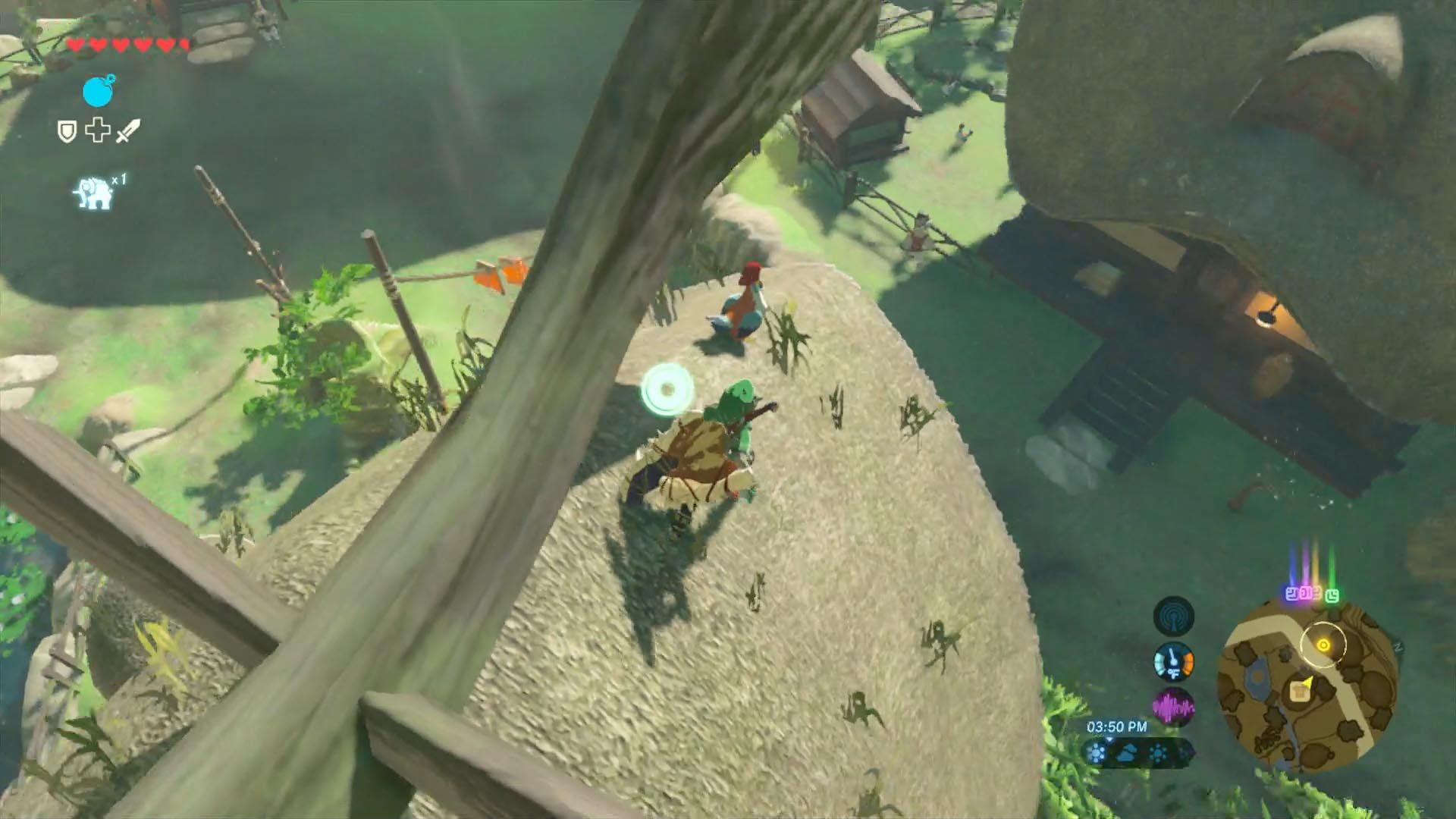Select the shield durability icon
This screenshot has height=819, width=1456.
point(67,130)
